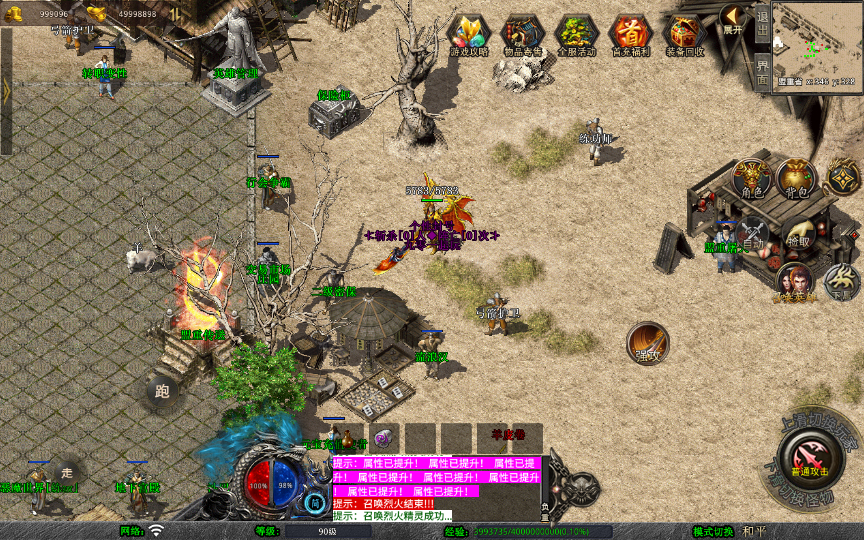Open the 物品寄售 consignment shop
Screen dimensions: 864x540
[x=522, y=34]
